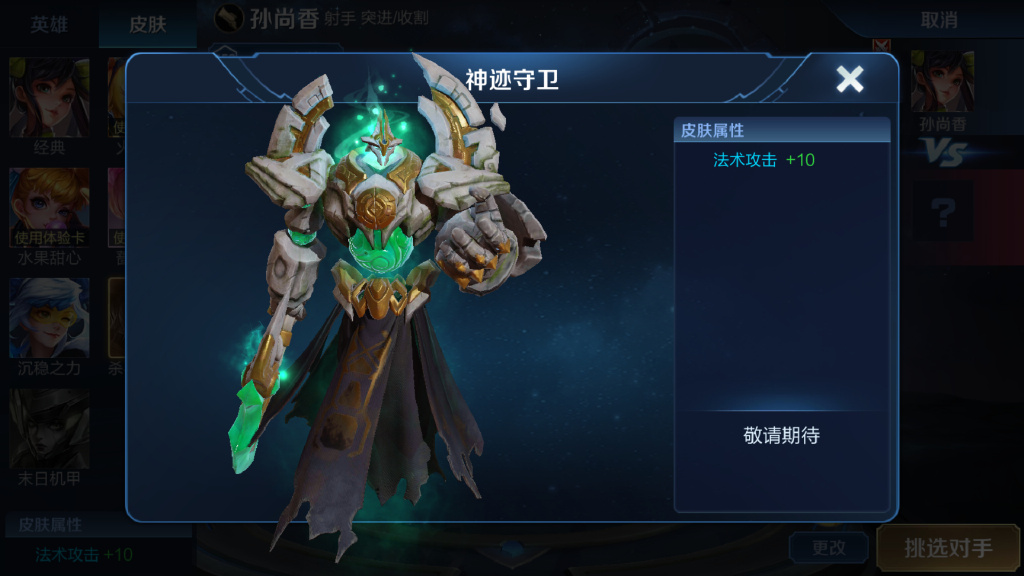1024x576 pixels.
Task: Click the unknown opponent question mark slot
Action: coord(942,211)
